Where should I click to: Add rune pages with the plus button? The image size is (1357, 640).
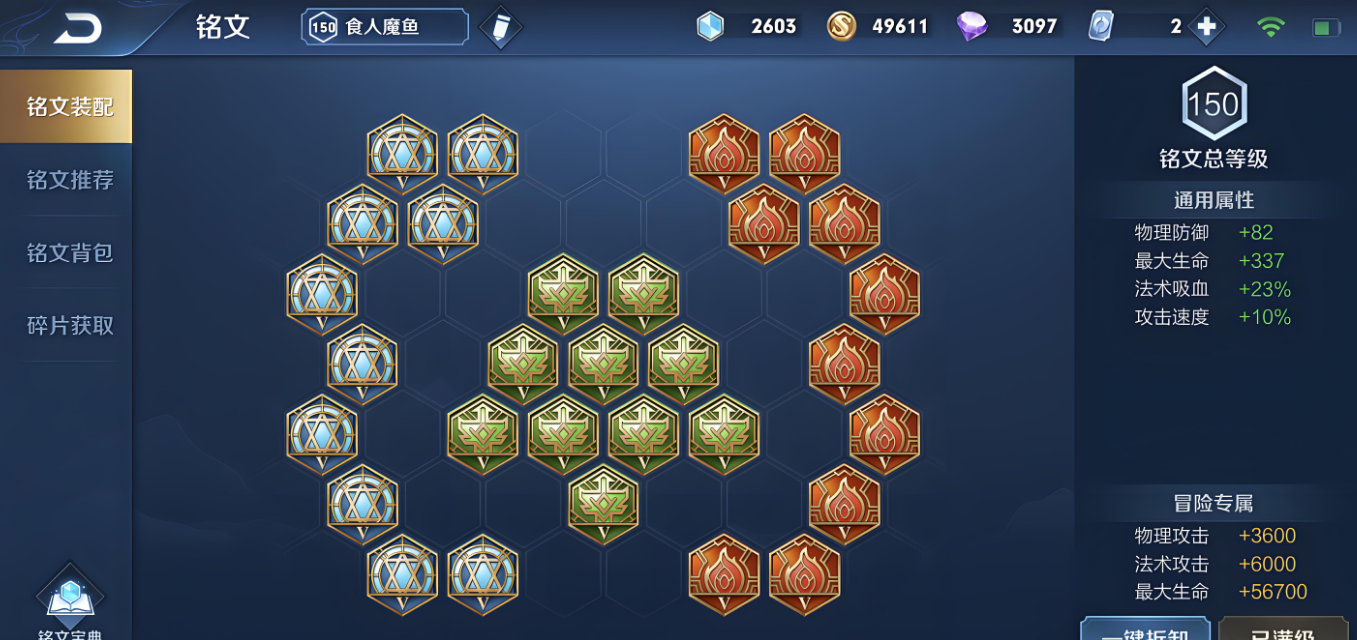(x=1206, y=27)
